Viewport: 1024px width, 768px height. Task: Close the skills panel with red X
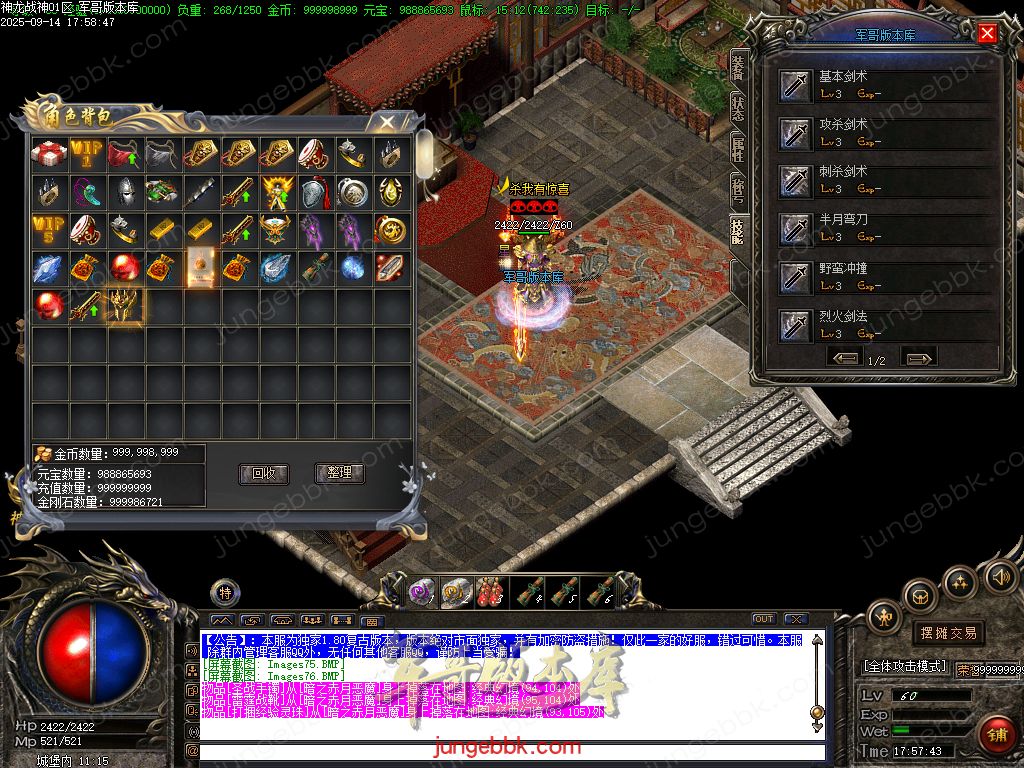point(987,34)
